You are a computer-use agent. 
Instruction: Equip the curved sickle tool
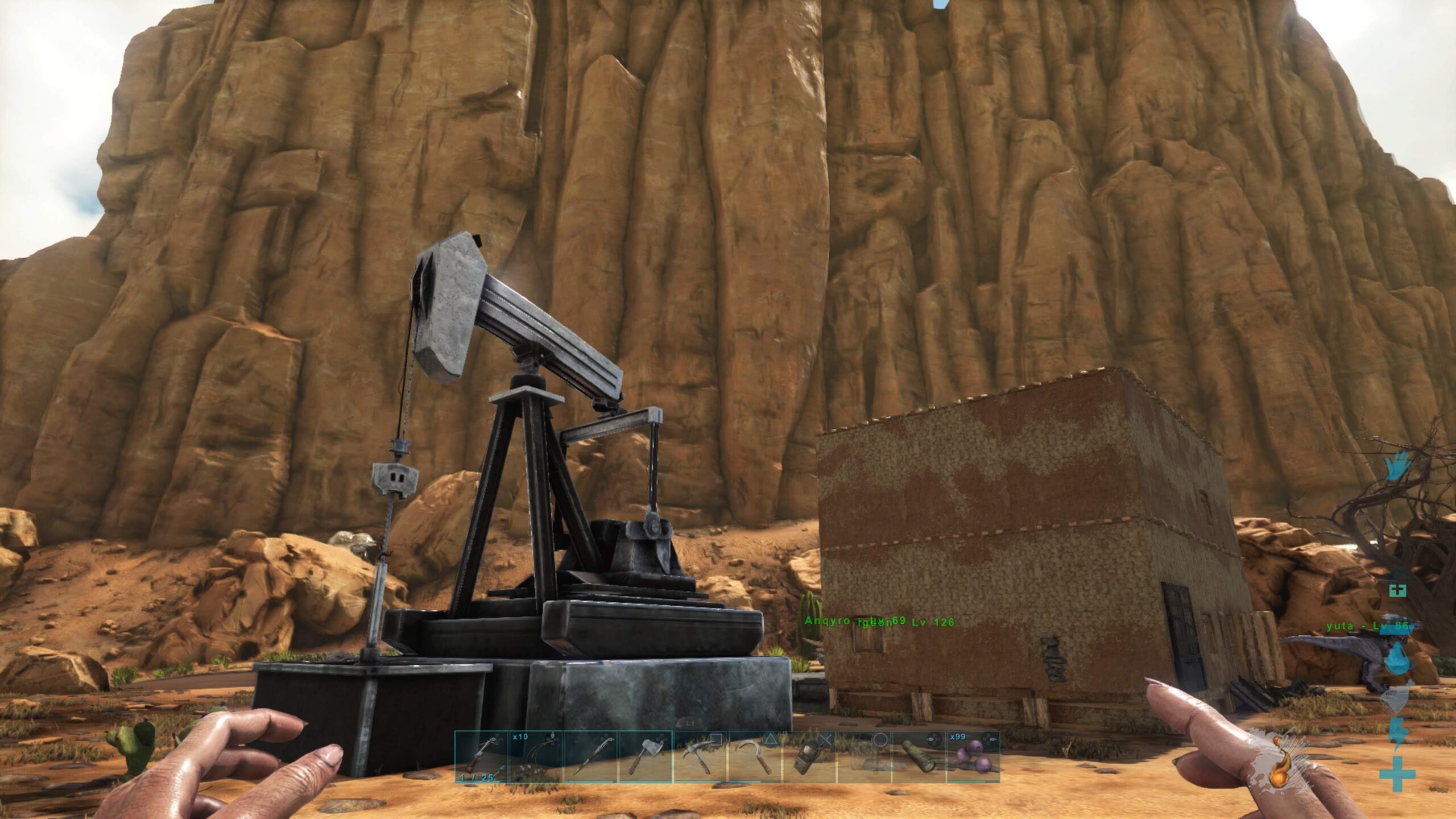pos(755,756)
